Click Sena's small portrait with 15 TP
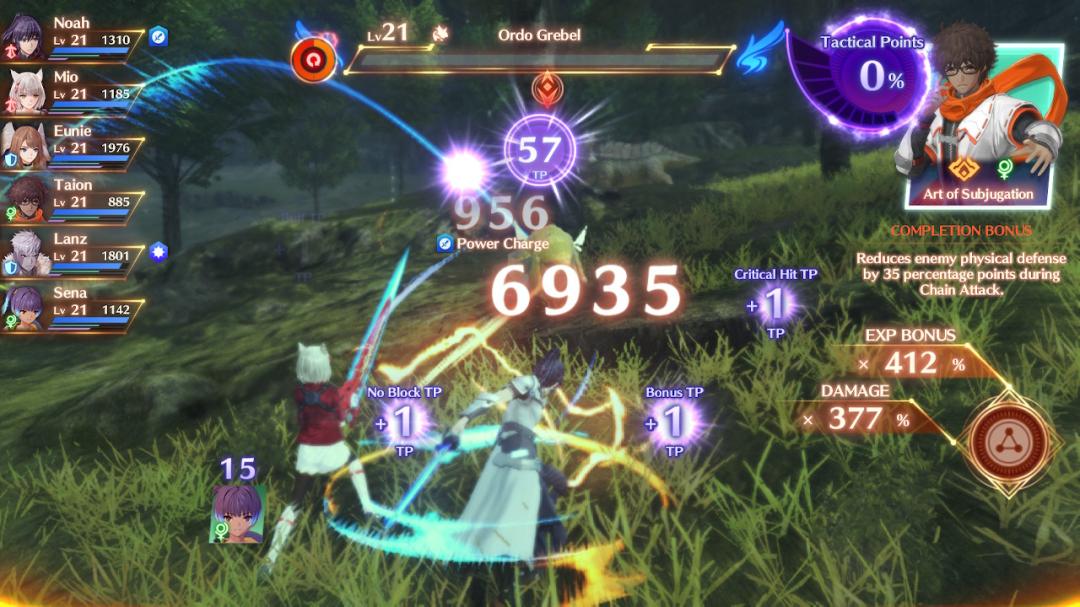 click(236, 512)
